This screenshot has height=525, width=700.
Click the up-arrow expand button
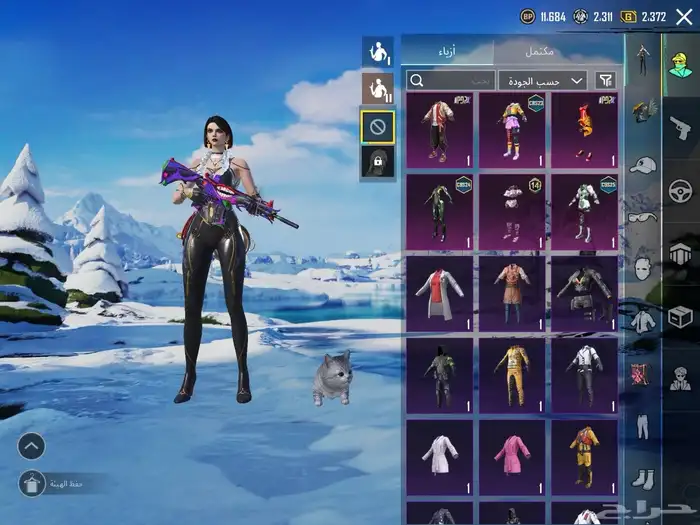click(x=31, y=446)
